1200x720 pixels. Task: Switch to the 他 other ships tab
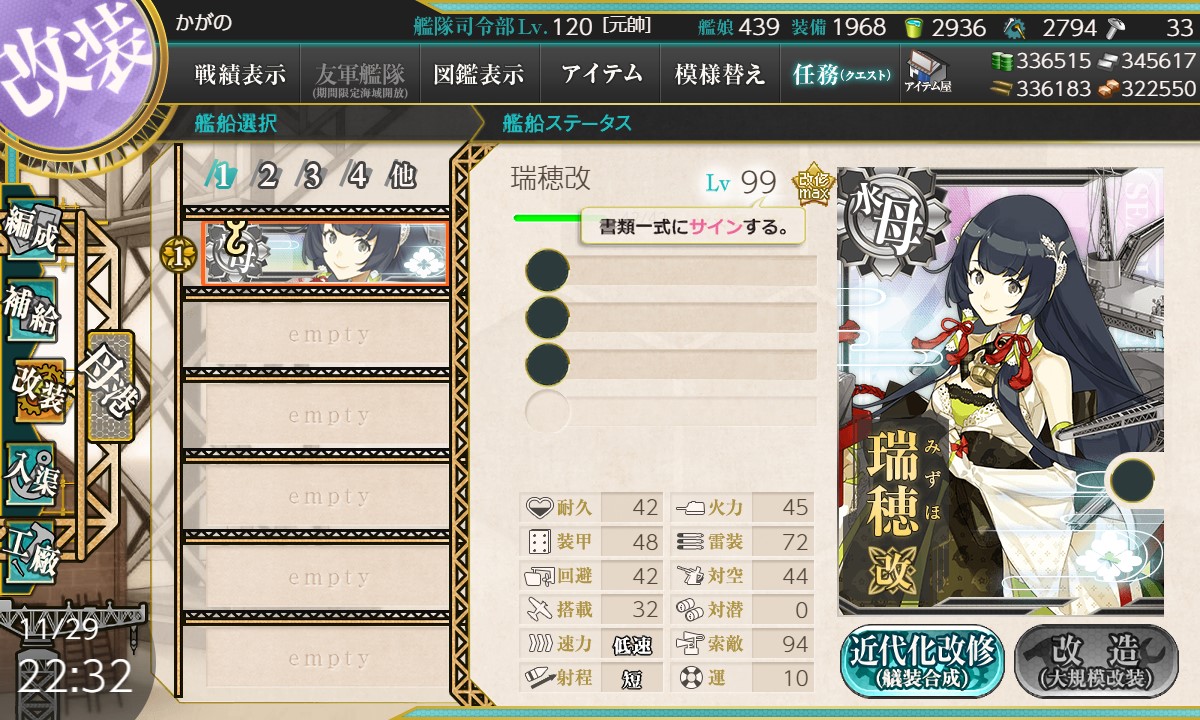(402, 177)
